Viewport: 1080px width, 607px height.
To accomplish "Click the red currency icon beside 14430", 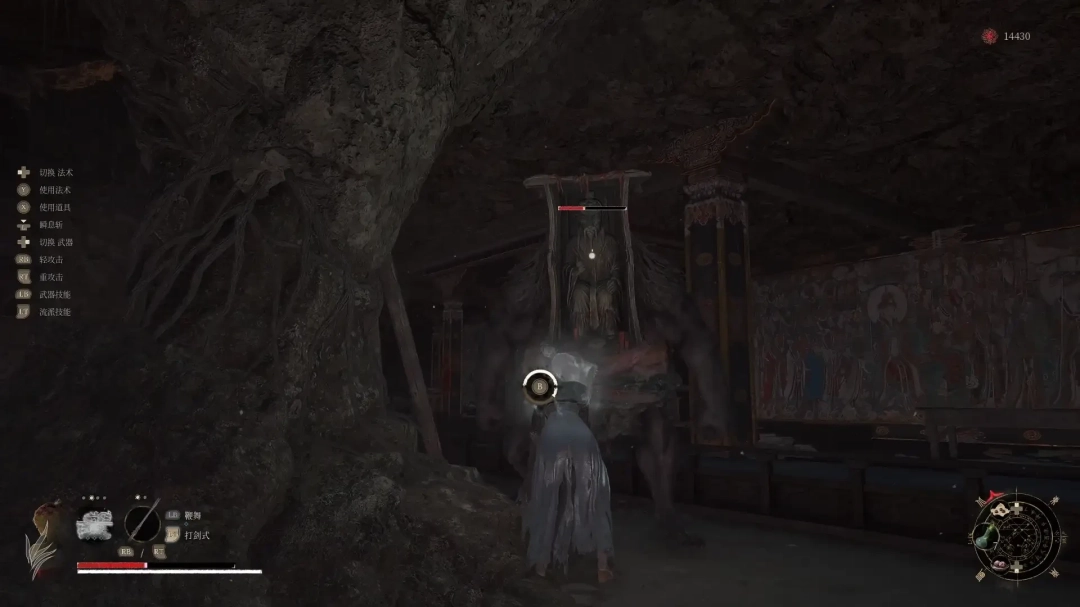I will pos(989,36).
